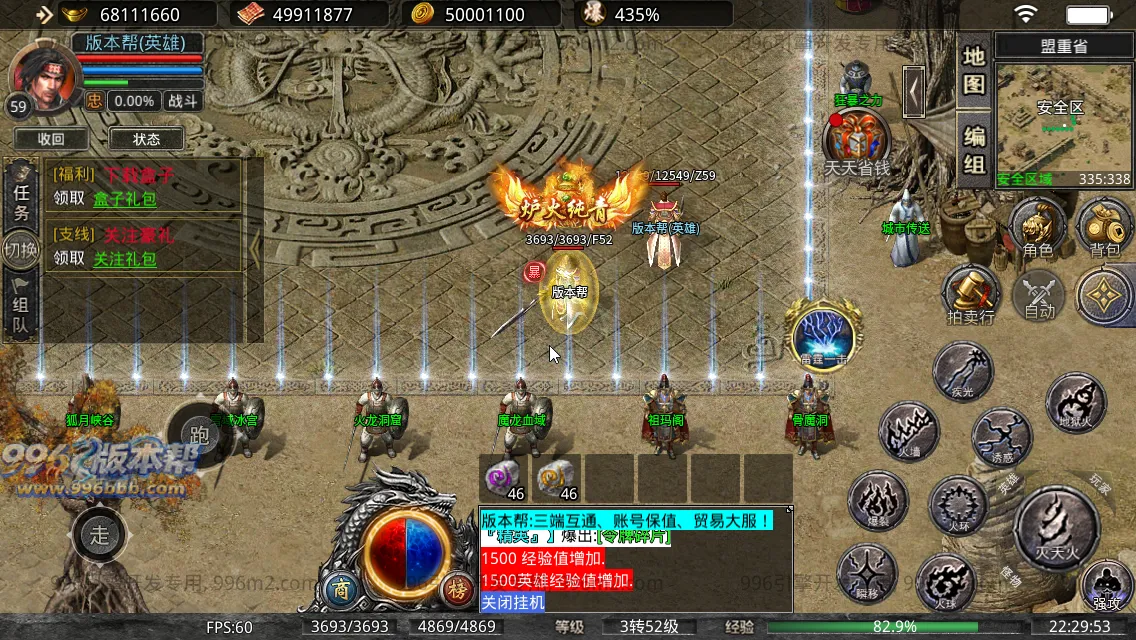Switch to the 任务 quest tab
1136x640 pixels.
tap(22, 198)
